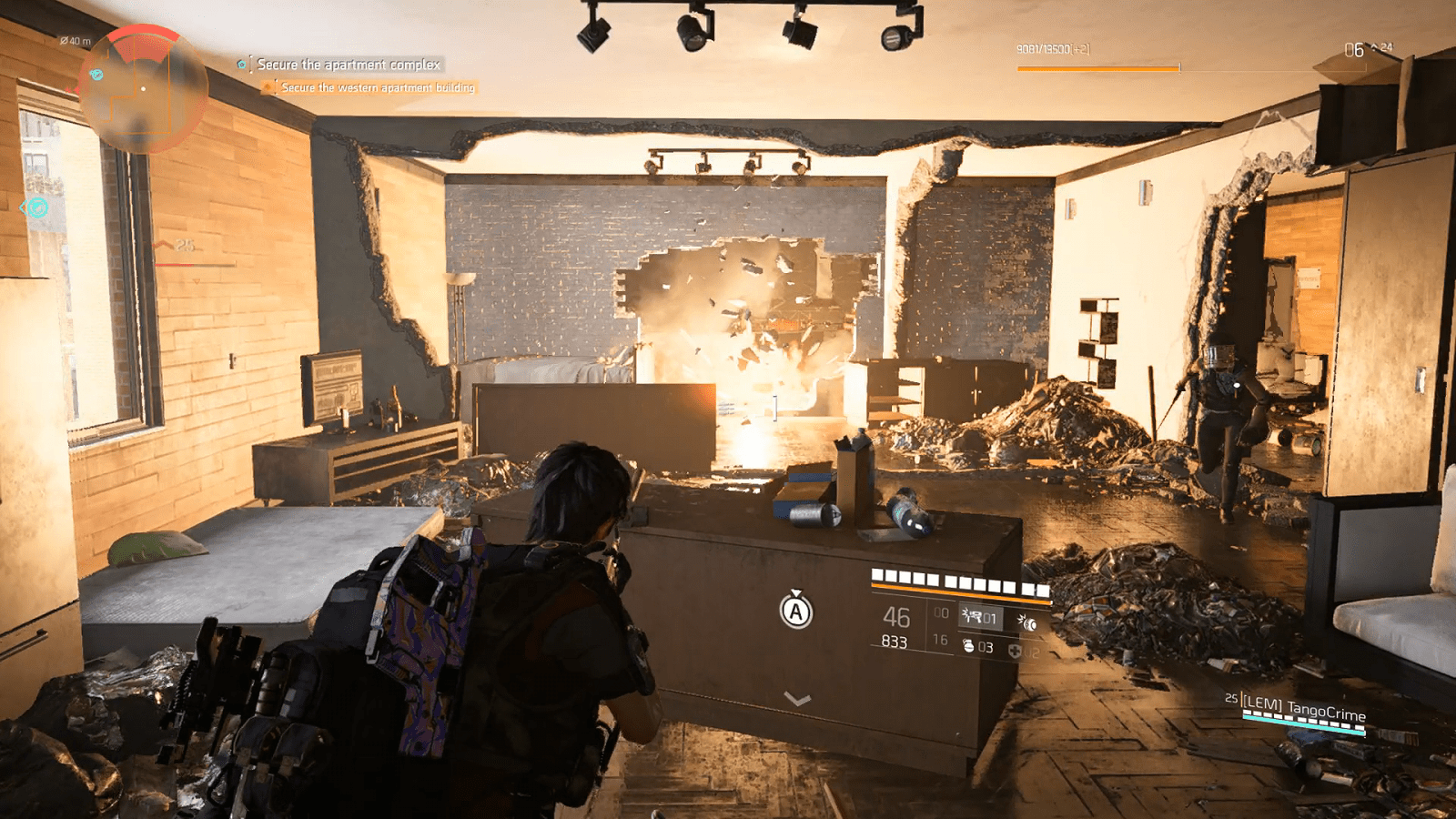Viewport: 1456px width, 819px height.
Task: Collapse the downward chevron under the A prompt
Action: coord(799,701)
